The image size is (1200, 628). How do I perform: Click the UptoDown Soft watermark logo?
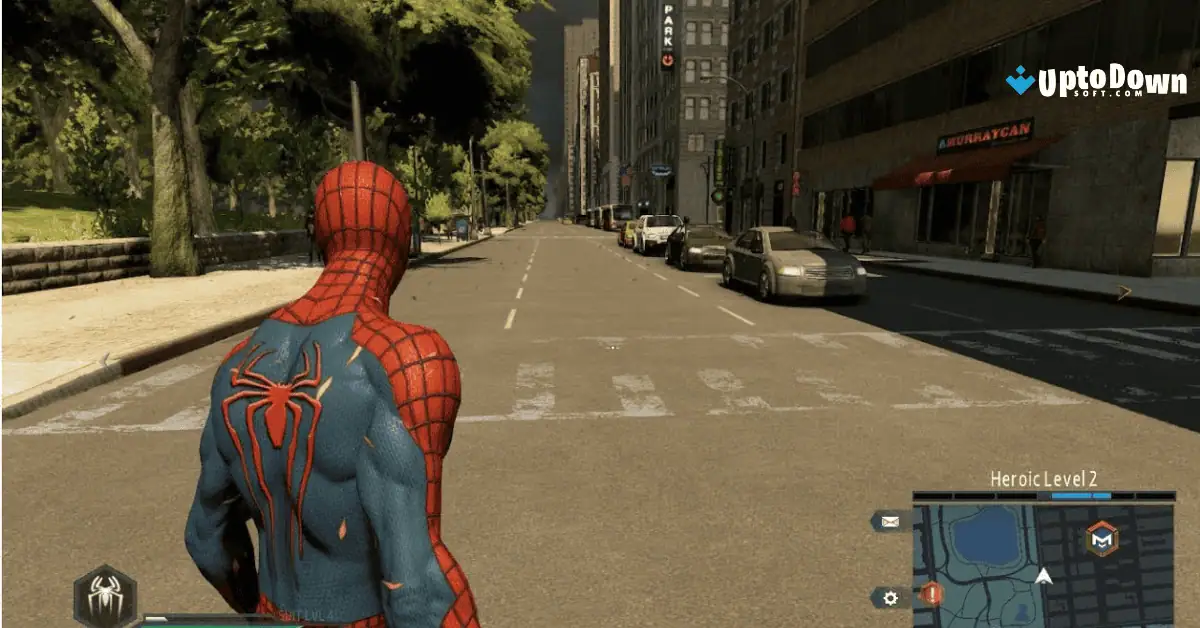click(x=1096, y=81)
